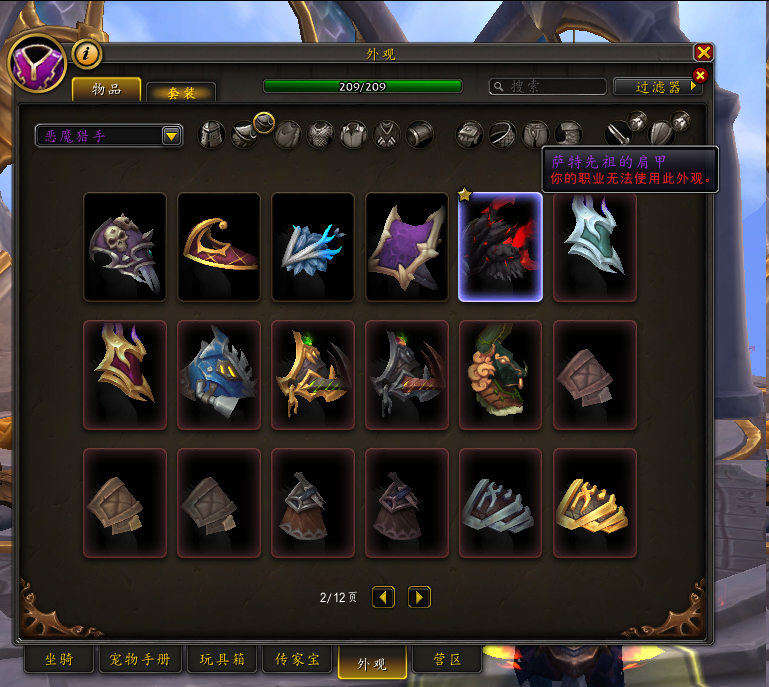The width and height of the screenshot is (769, 687).
Task: Open the 坐骑 mounts tab
Action: [59, 660]
